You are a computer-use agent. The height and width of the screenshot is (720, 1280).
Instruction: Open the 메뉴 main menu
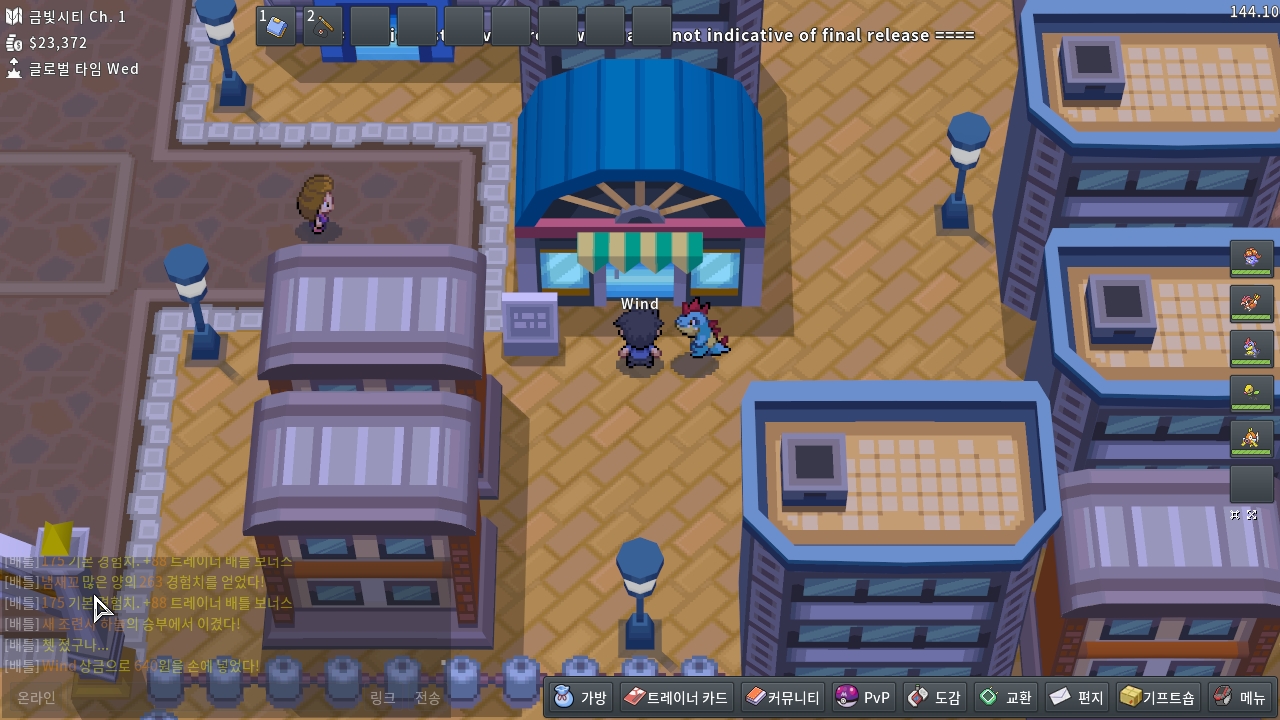(x=1240, y=697)
